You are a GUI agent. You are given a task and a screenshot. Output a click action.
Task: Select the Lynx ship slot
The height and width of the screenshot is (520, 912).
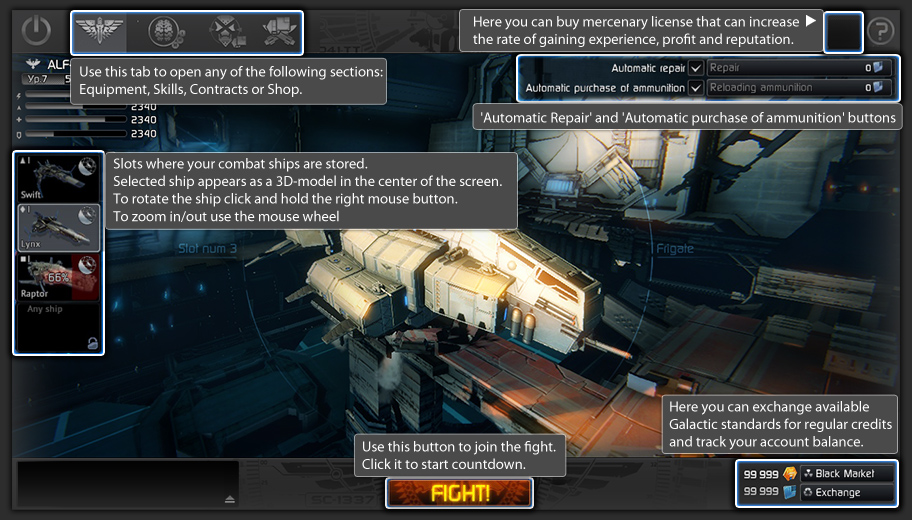pyautogui.click(x=58, y=227)
